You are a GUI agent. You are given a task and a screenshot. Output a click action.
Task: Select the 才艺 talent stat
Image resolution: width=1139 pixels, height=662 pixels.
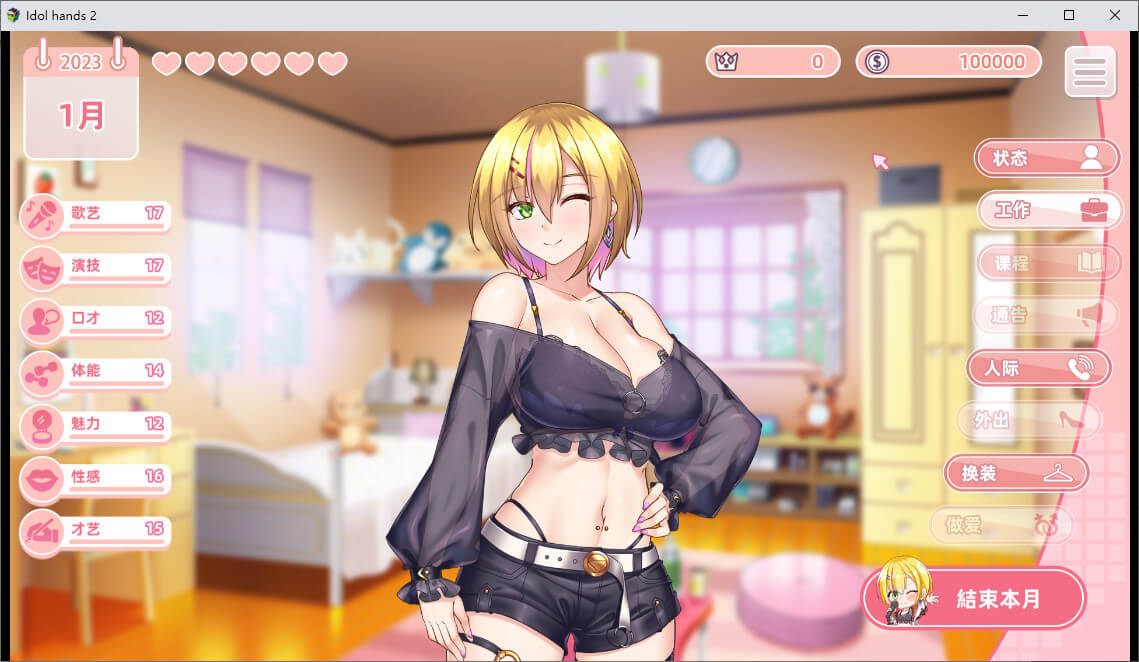click(96, 530)
